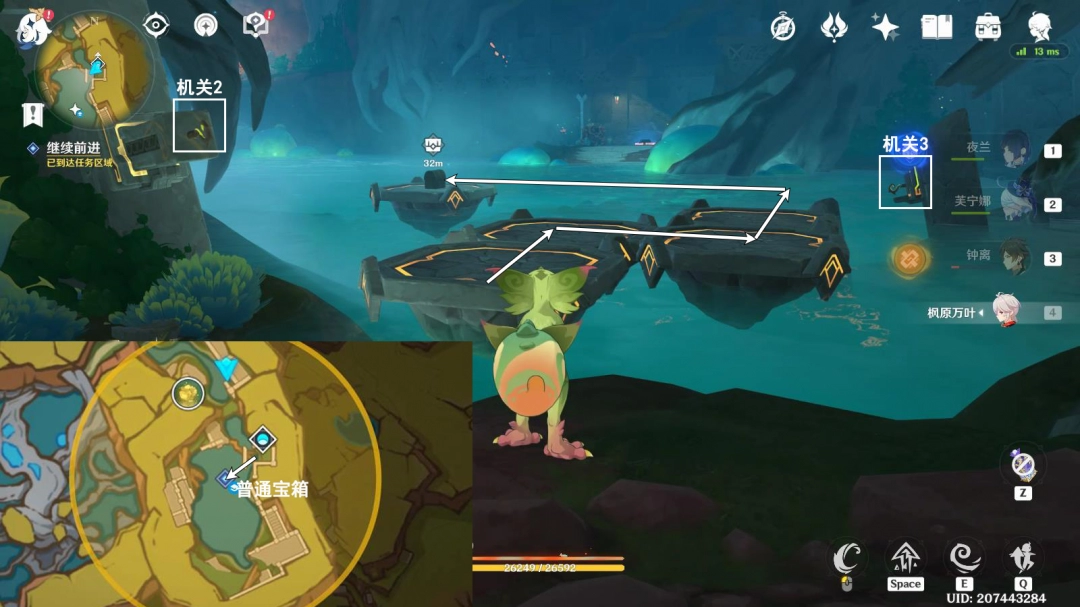Open the open-book handbook icon
1080x607 pixels.
(x=936, y=28)
